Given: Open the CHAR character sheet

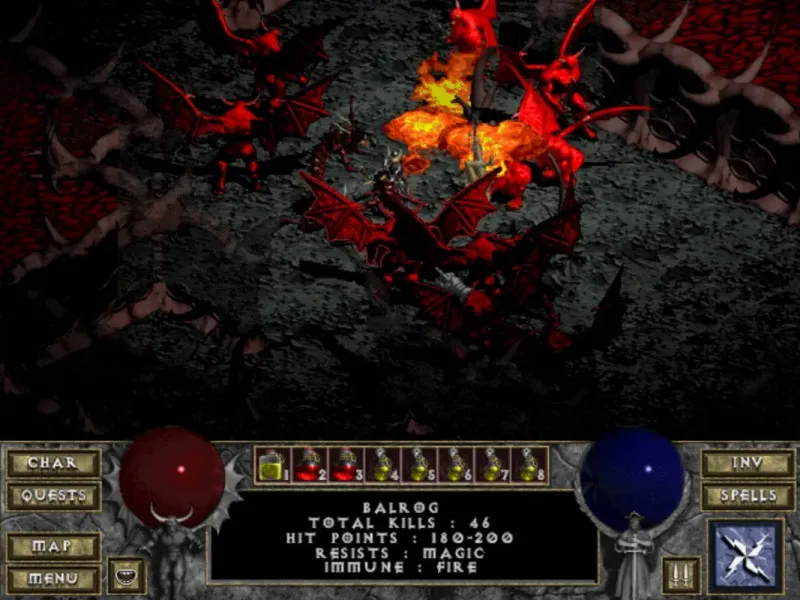Looking at the screenshot, I should 52,464.
